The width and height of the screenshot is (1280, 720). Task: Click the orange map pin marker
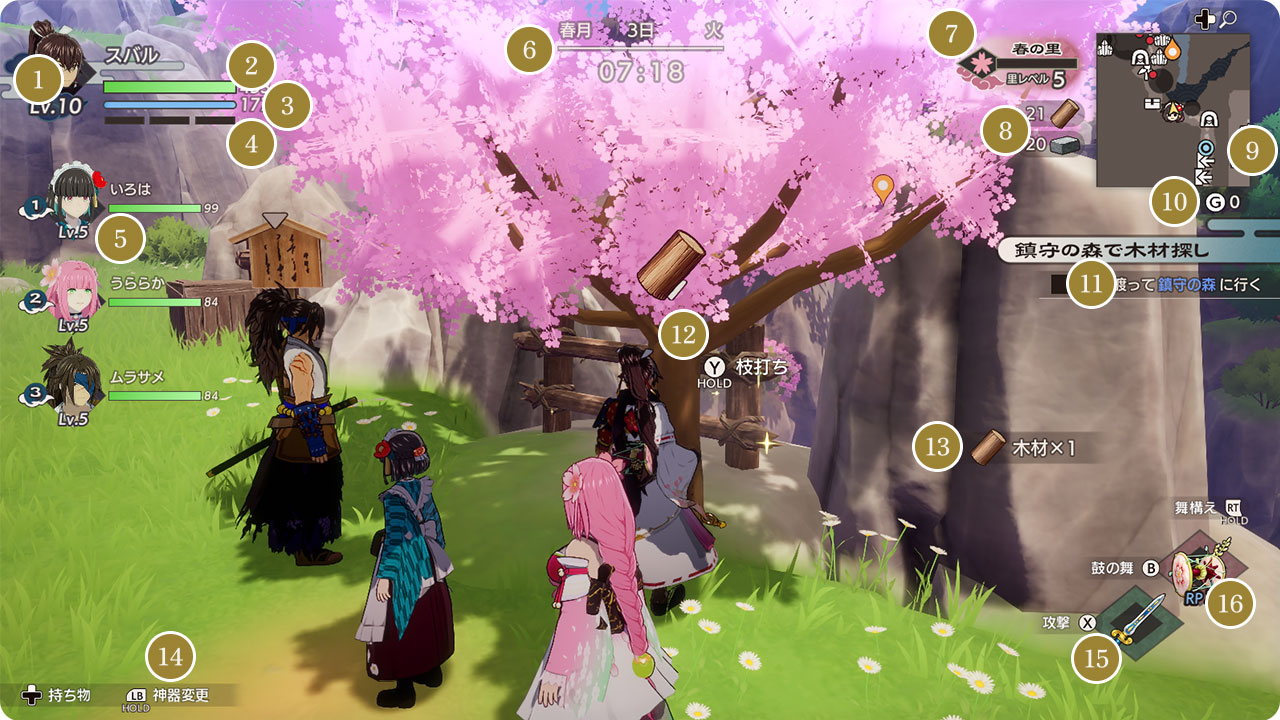pos(882,187)
